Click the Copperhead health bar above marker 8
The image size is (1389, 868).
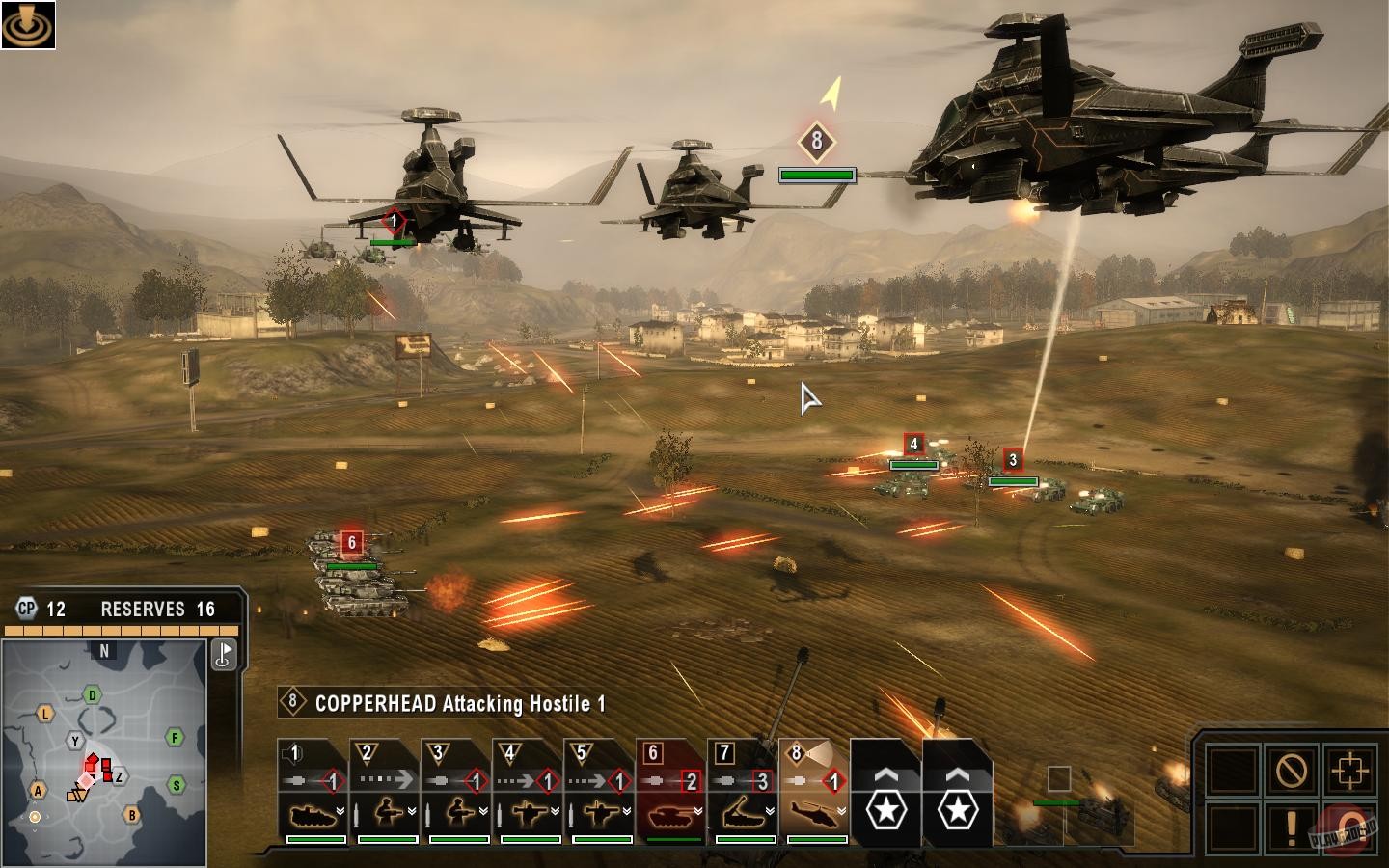[x=817, y=173]
